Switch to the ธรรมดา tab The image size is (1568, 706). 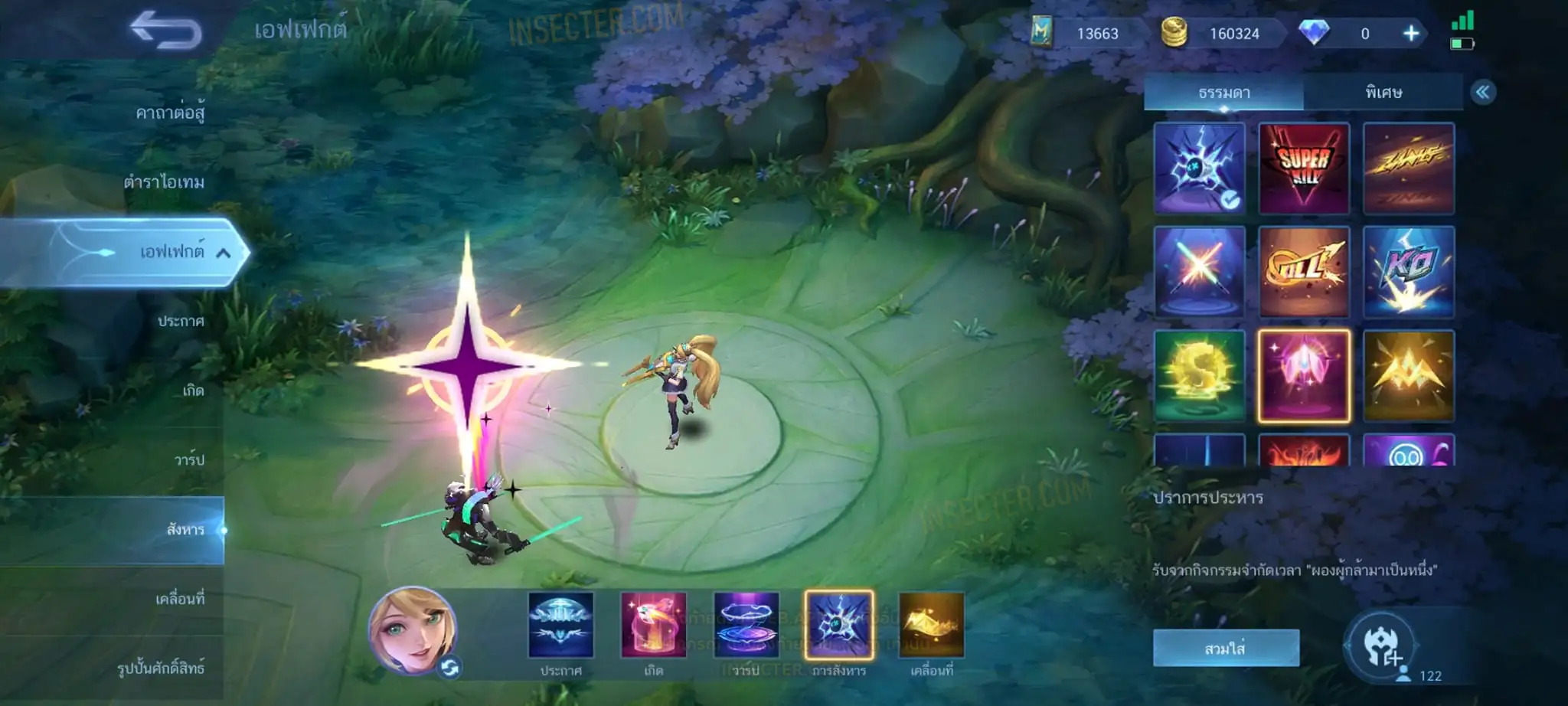click(x=1223, y=93)
